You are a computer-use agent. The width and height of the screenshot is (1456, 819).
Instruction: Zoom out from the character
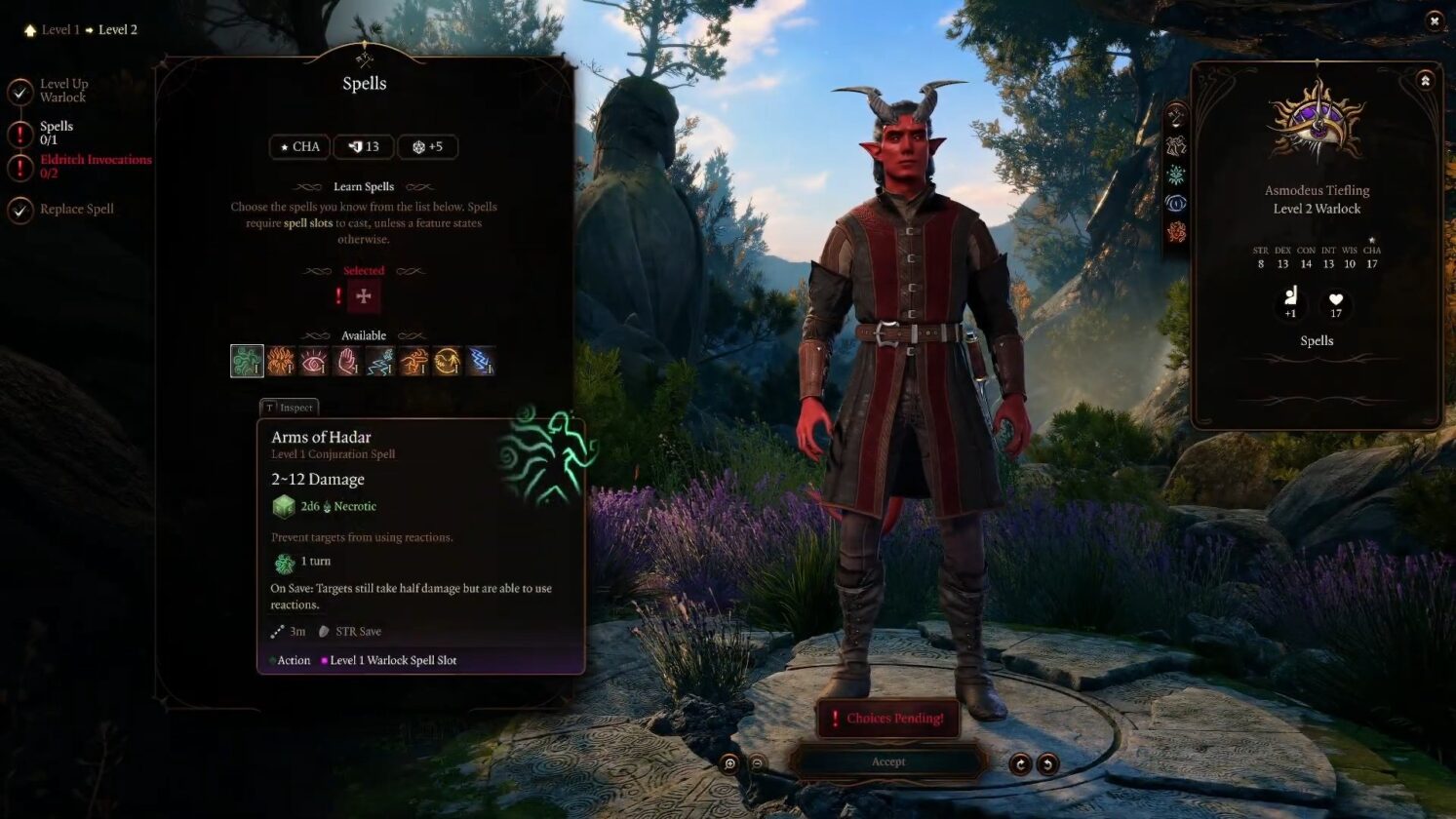(758, 763)
